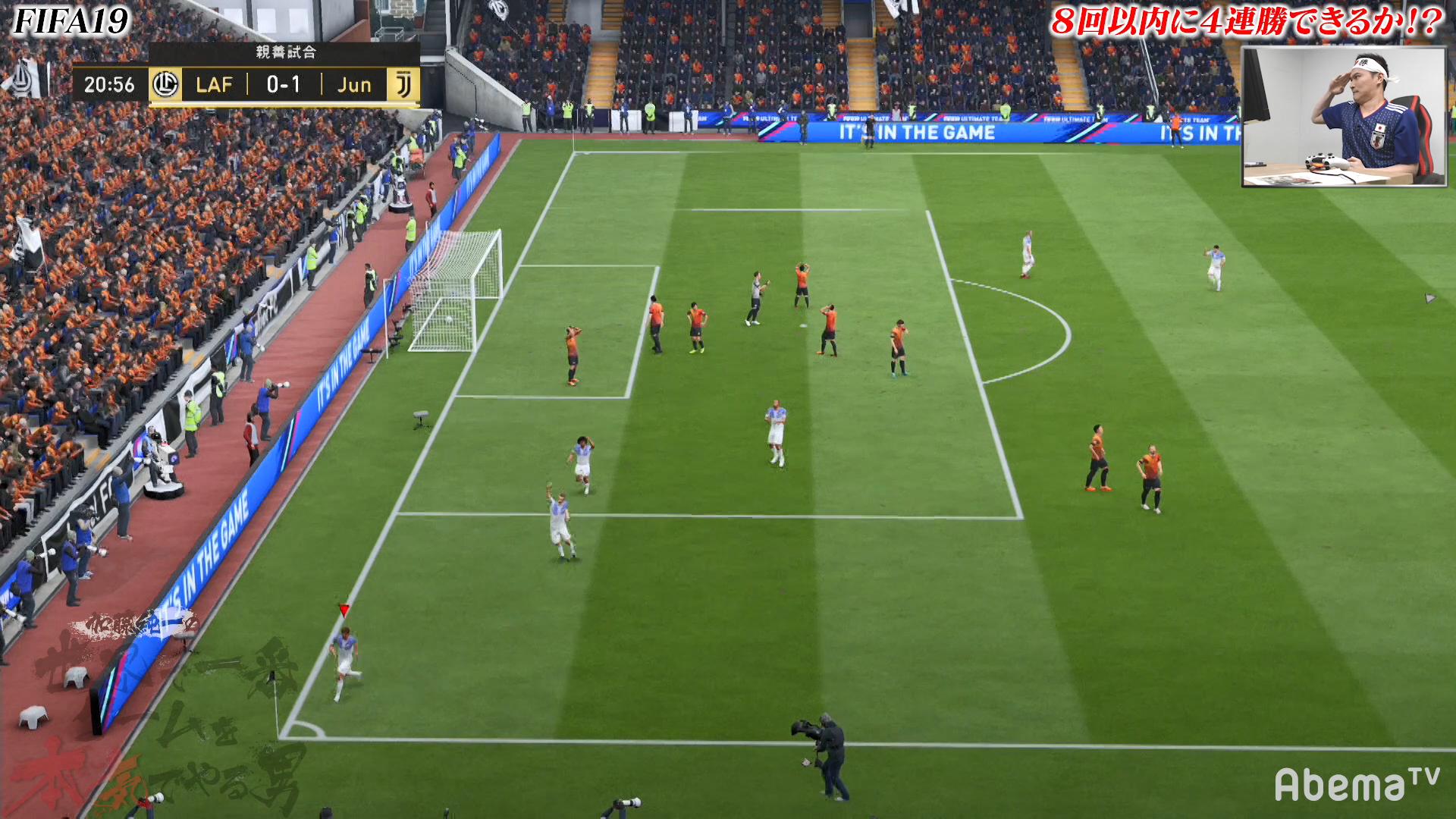
Task: Click the LAF team crest in scoreboard
Action: point(165,84)
